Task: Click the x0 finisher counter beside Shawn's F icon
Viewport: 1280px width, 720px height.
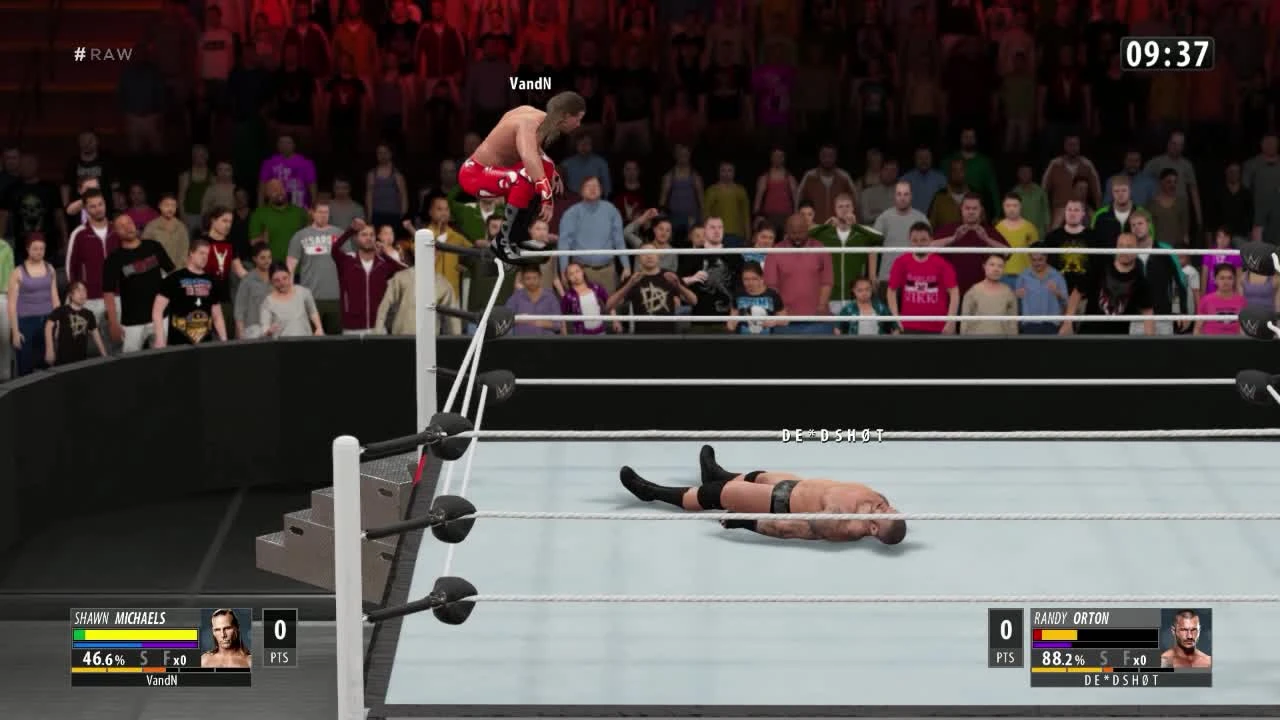Action: point(181,661)
